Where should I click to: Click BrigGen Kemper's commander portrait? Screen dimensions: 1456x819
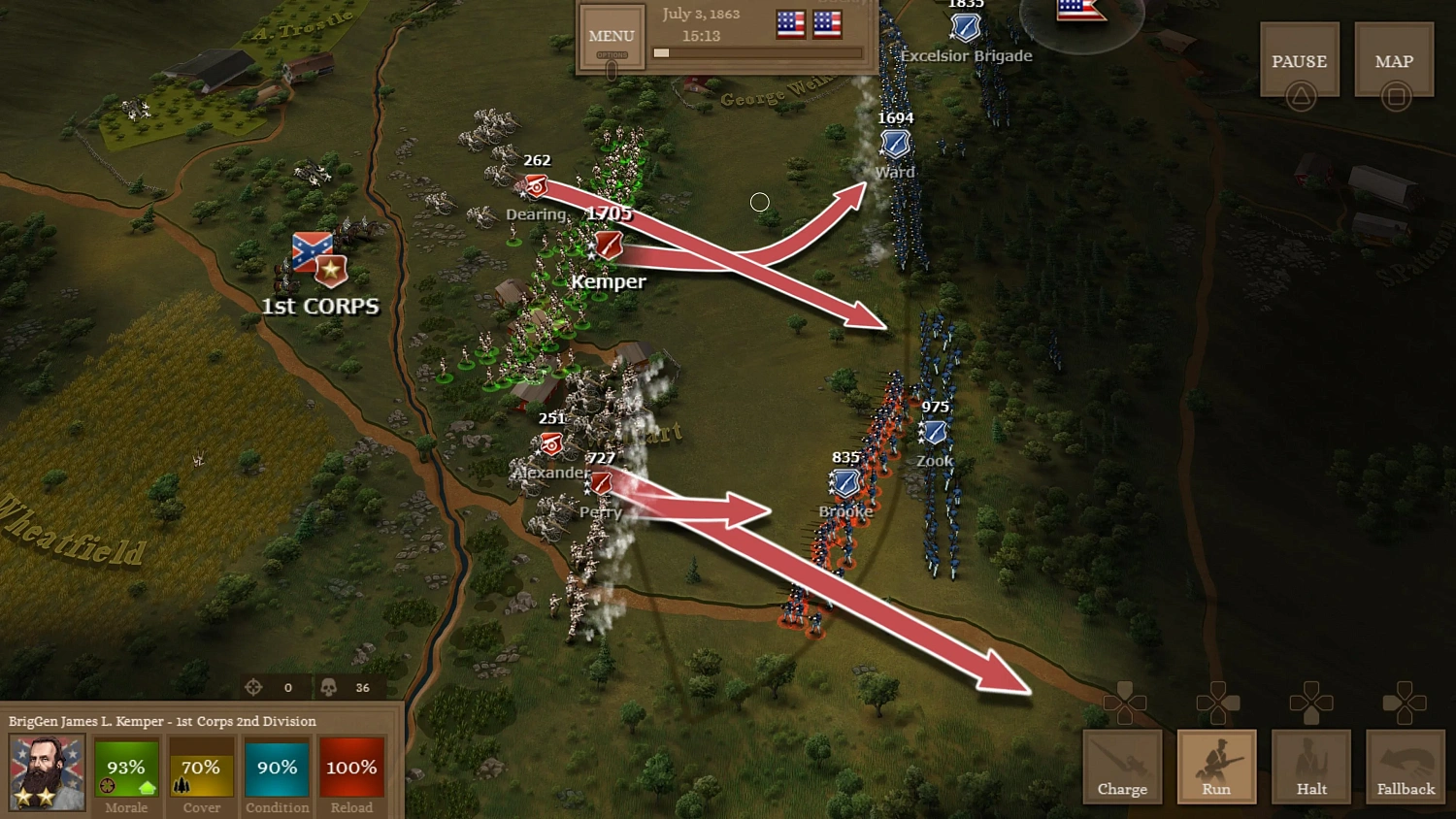pyautogui.click(x=45, y=771)
